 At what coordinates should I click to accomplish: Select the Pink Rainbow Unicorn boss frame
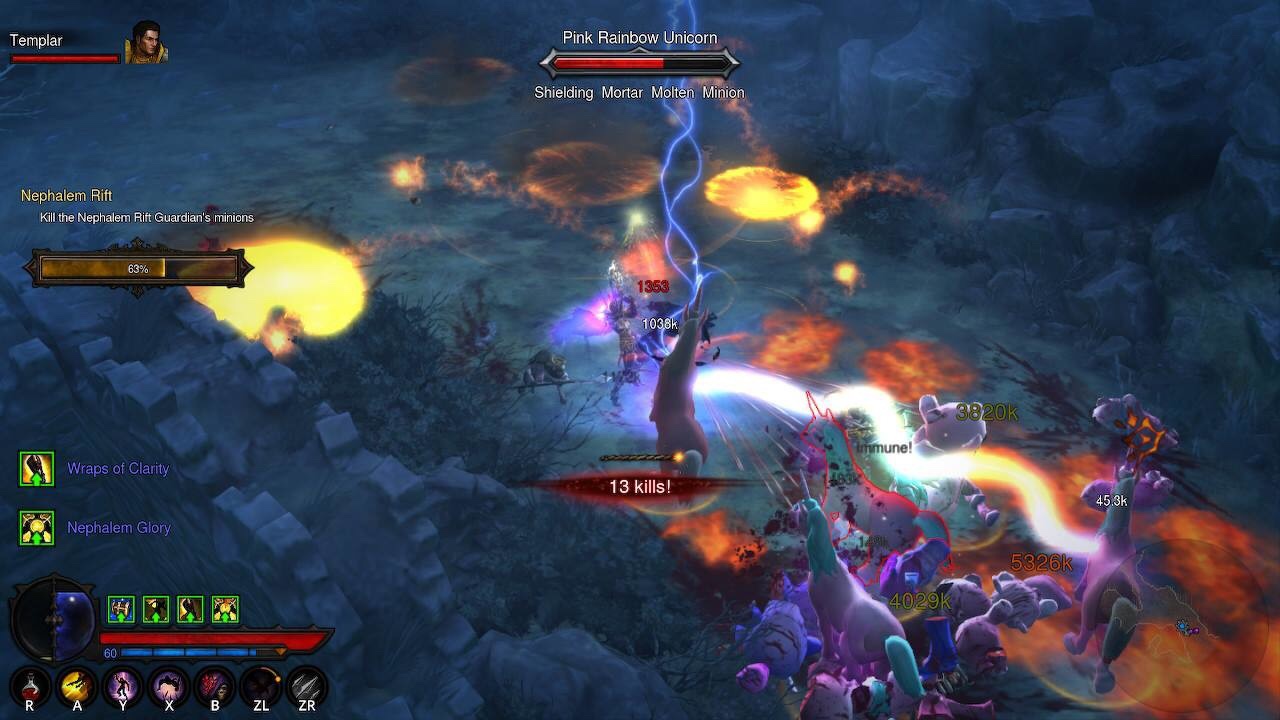coord(639,64)
